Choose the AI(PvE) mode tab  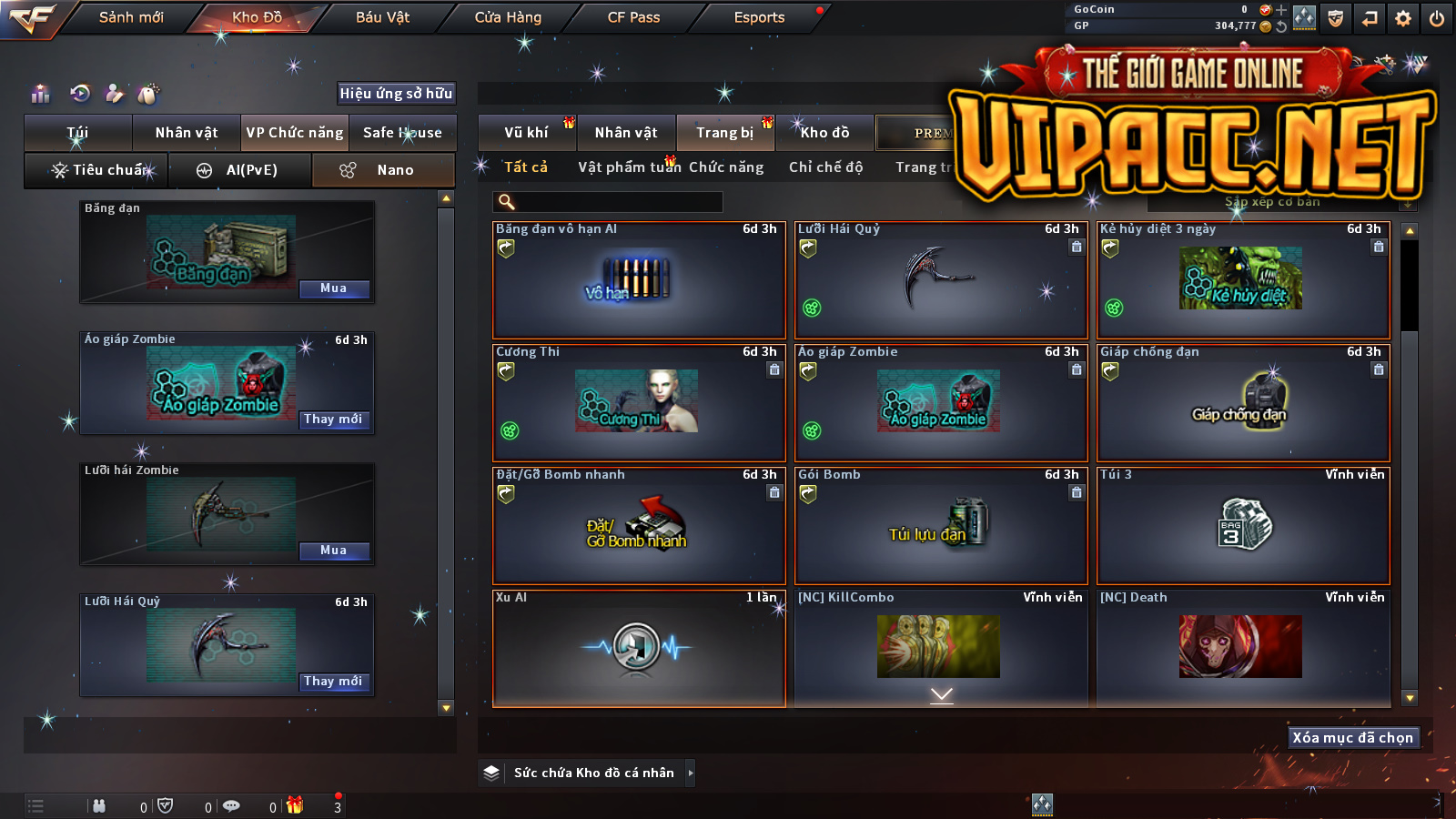pos(241,170)
